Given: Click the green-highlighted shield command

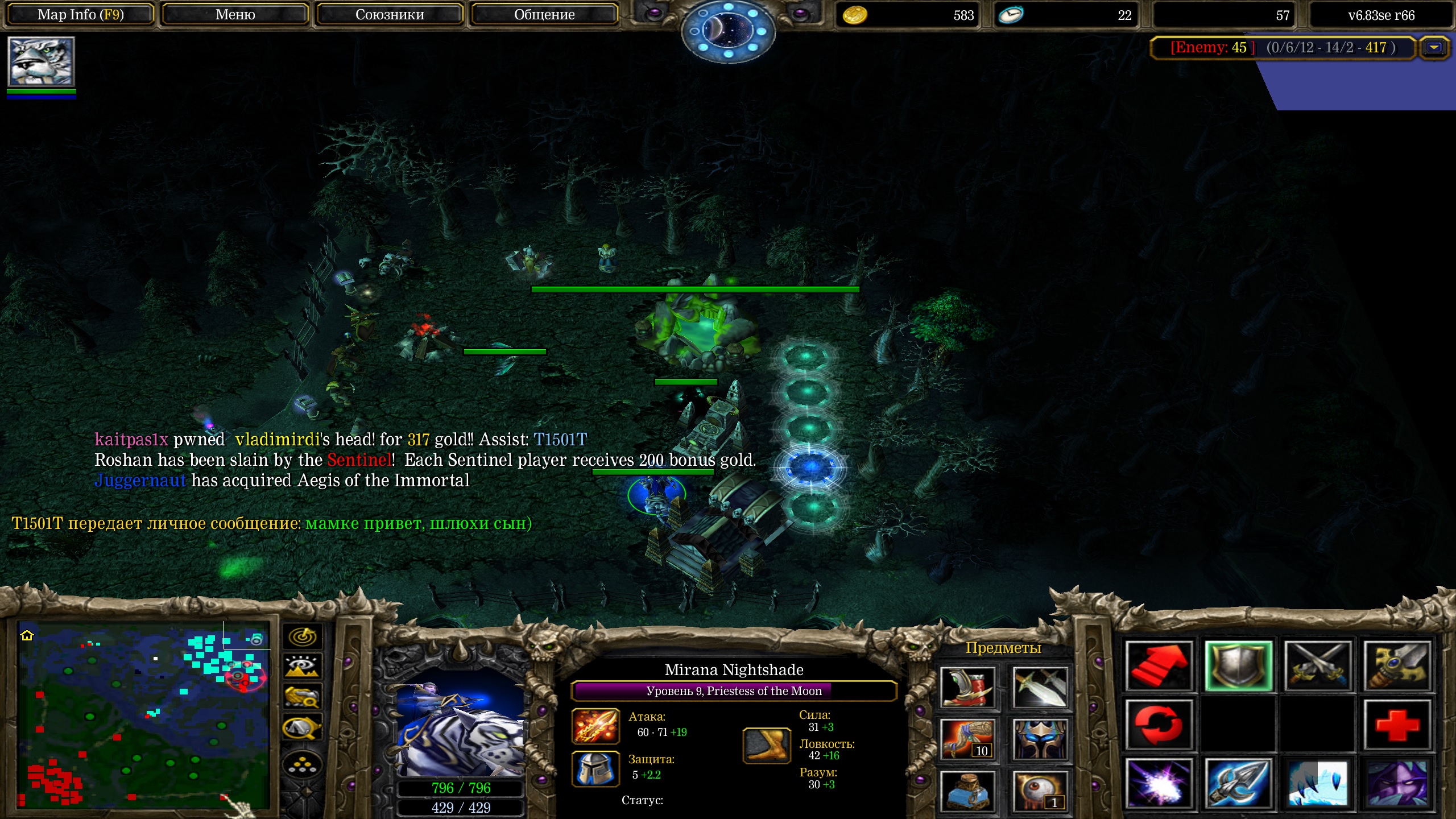Looking at the screenshot, I should tap(1238, 665).
